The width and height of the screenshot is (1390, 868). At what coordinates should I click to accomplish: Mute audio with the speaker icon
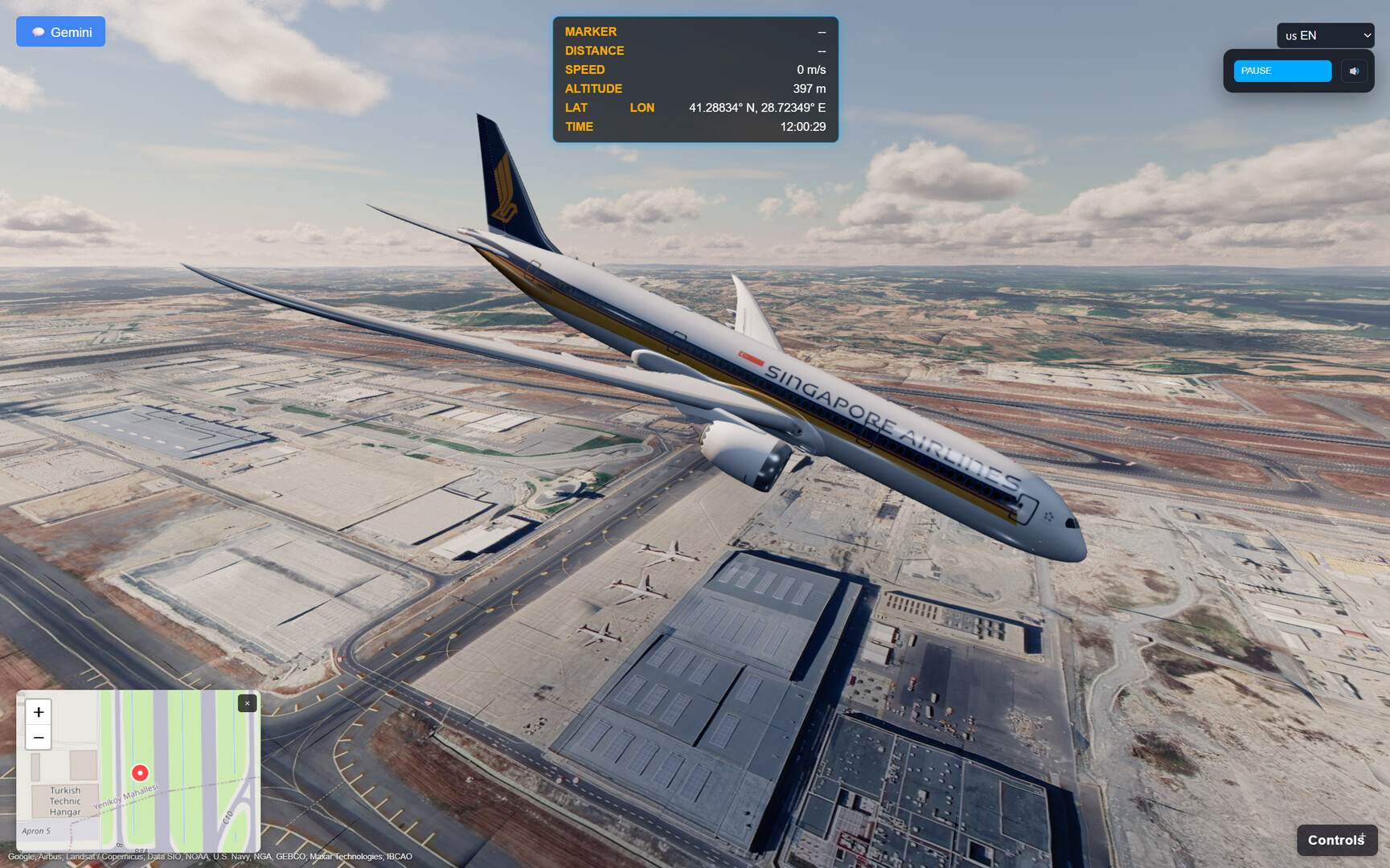pos(1354,71)
